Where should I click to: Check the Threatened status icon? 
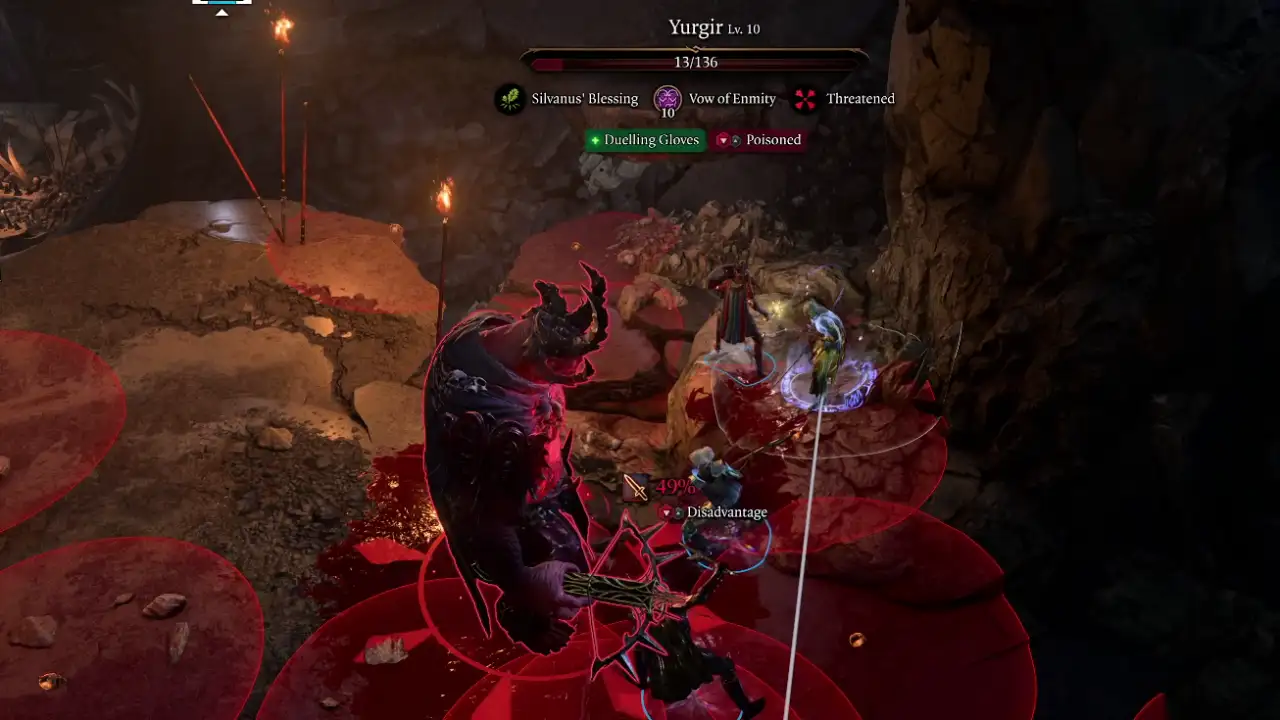click(x=804, y=99)
